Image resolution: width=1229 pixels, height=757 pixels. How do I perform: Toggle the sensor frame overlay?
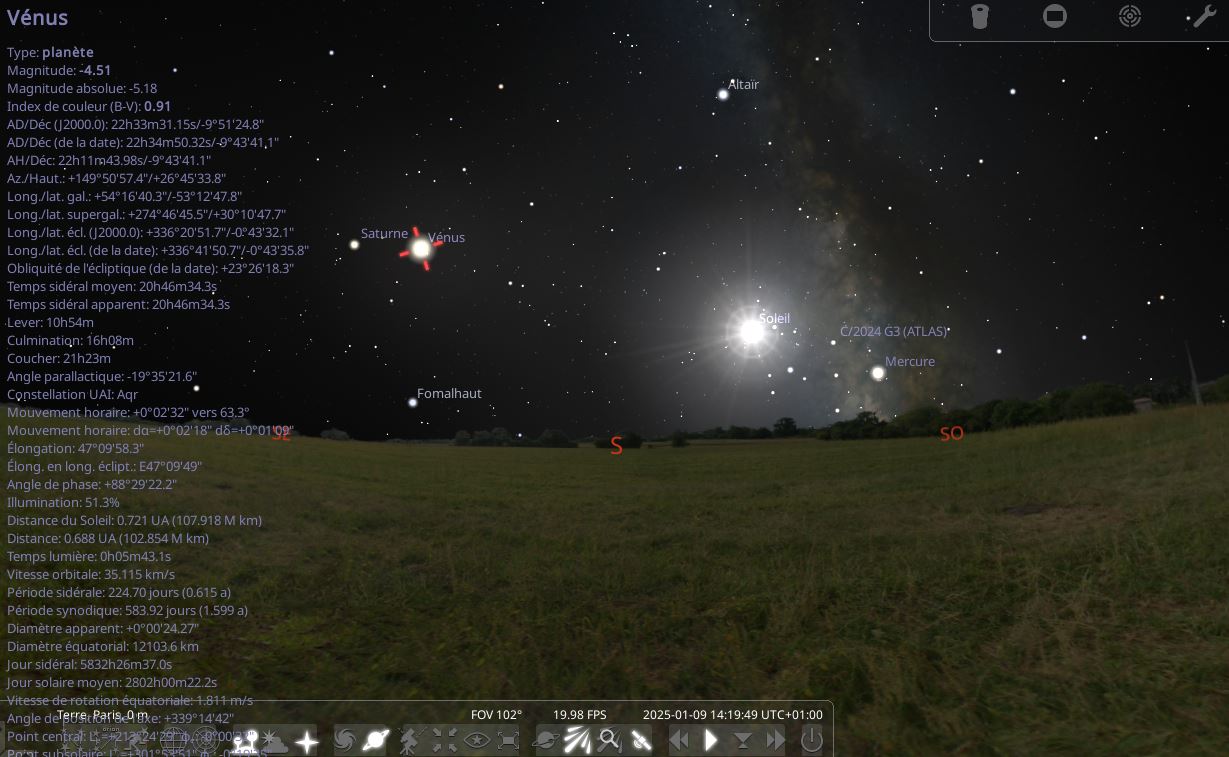click(x=1055, y=17)
